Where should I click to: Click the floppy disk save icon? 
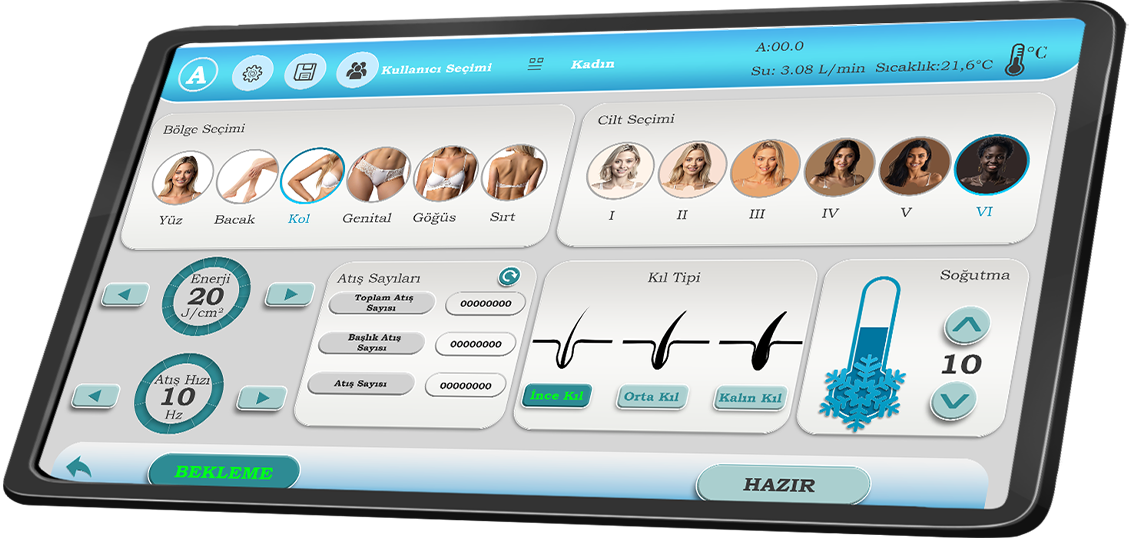pos(305,72)
